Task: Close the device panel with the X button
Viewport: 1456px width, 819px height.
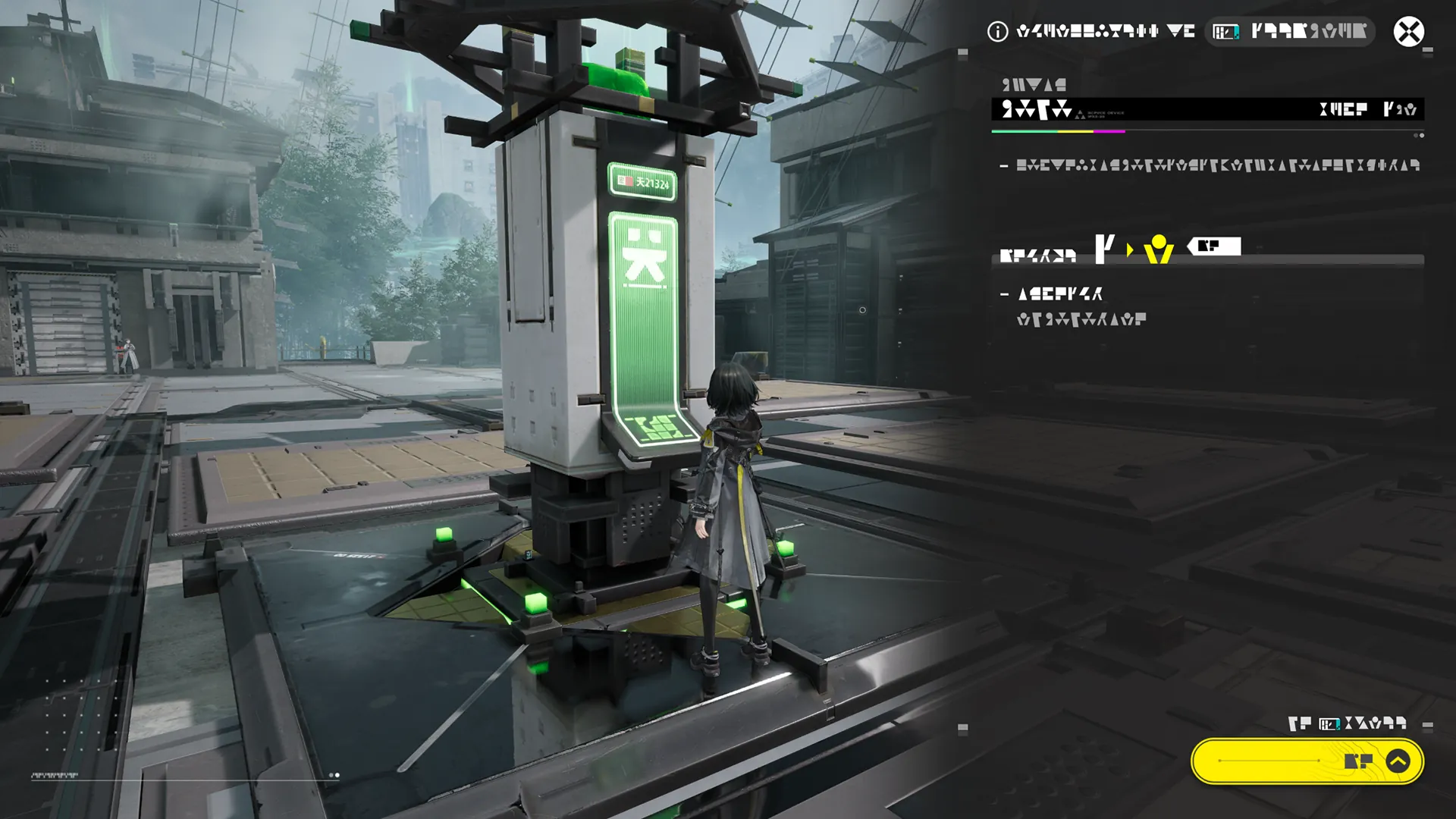Action: (1408, 32)
